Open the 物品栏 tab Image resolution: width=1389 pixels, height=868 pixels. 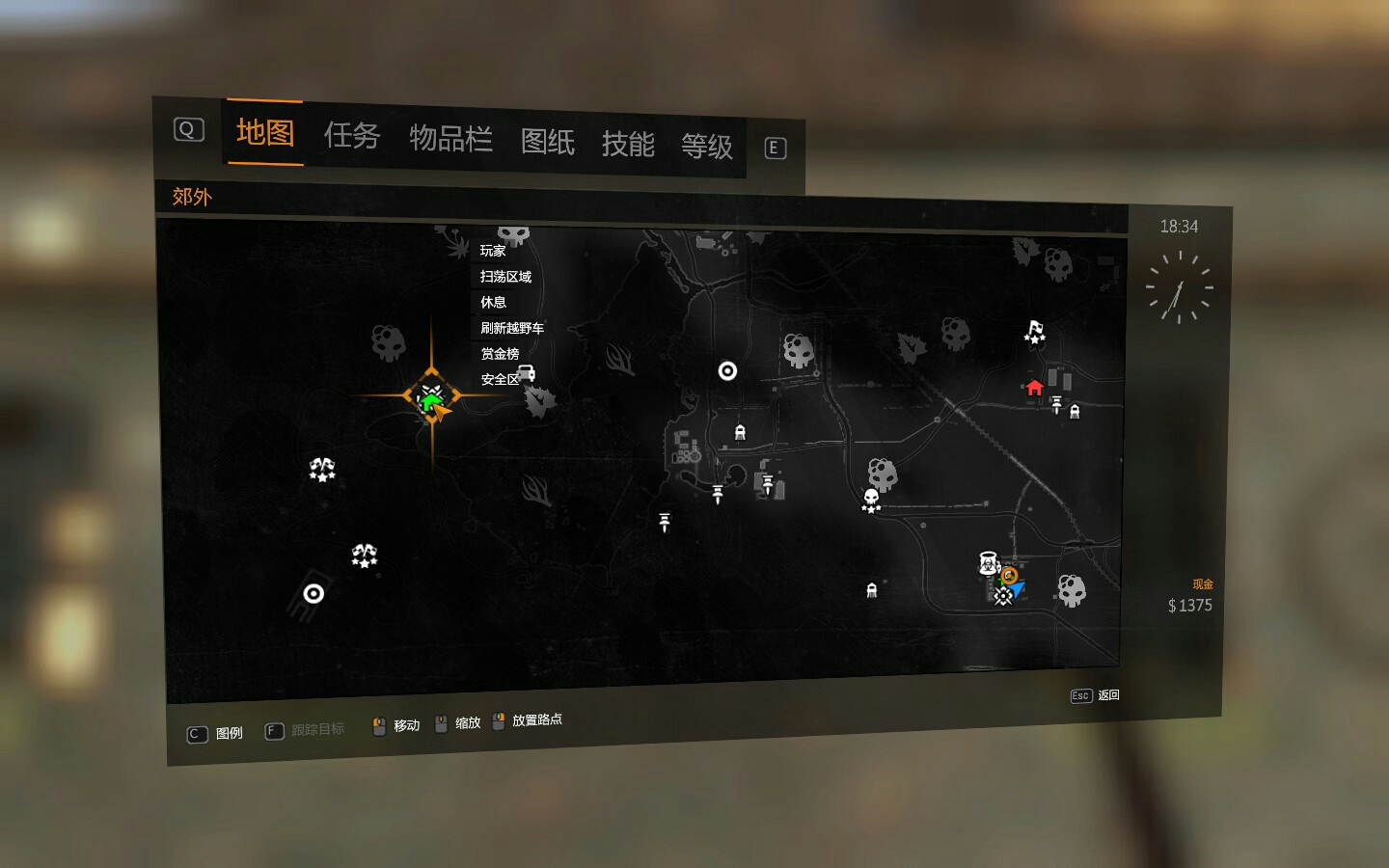450,139
